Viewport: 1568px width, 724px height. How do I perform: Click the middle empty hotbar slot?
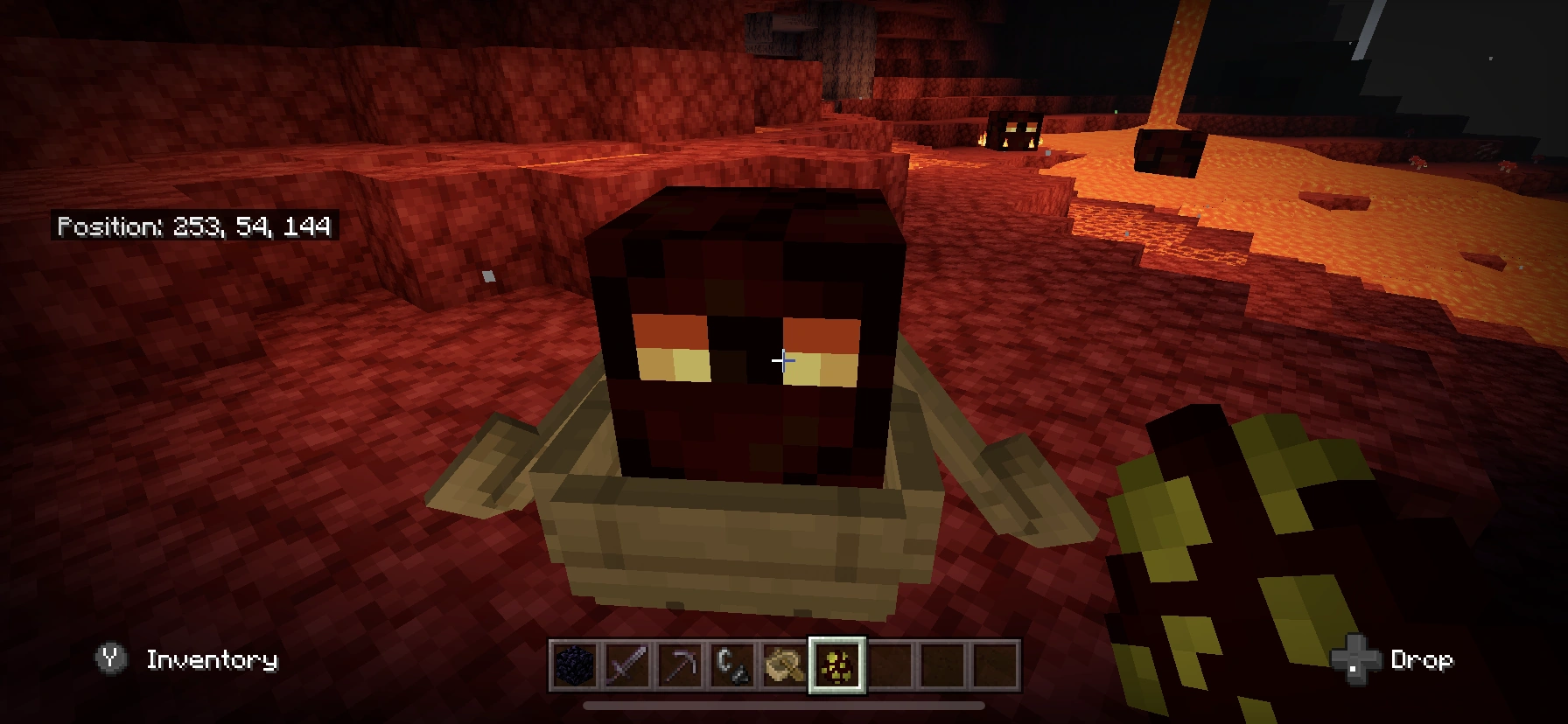coord(941,665)
